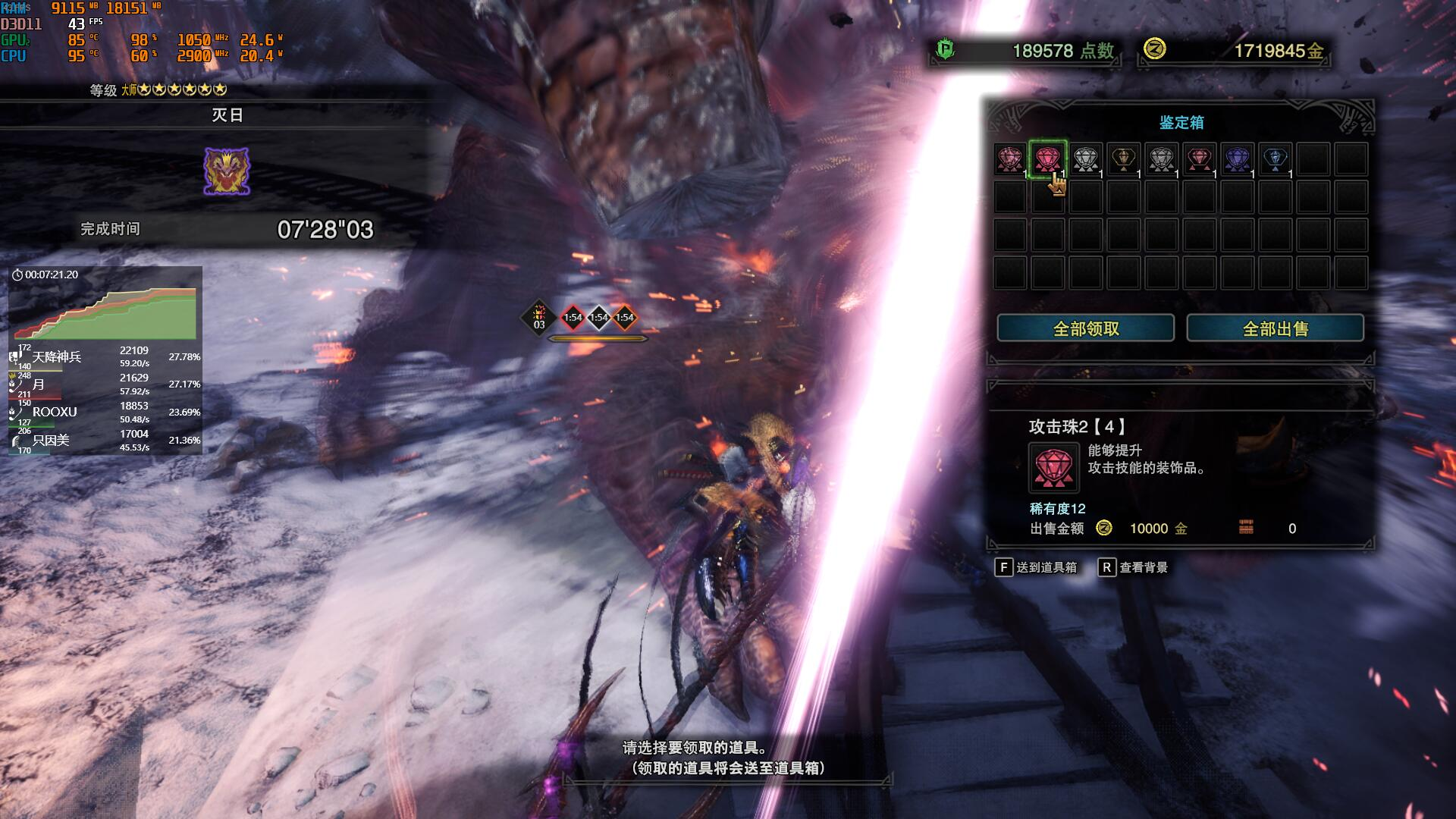Select the light blue jewel slot
This screenshot has width=1456, height=819.
(1275, 159)
